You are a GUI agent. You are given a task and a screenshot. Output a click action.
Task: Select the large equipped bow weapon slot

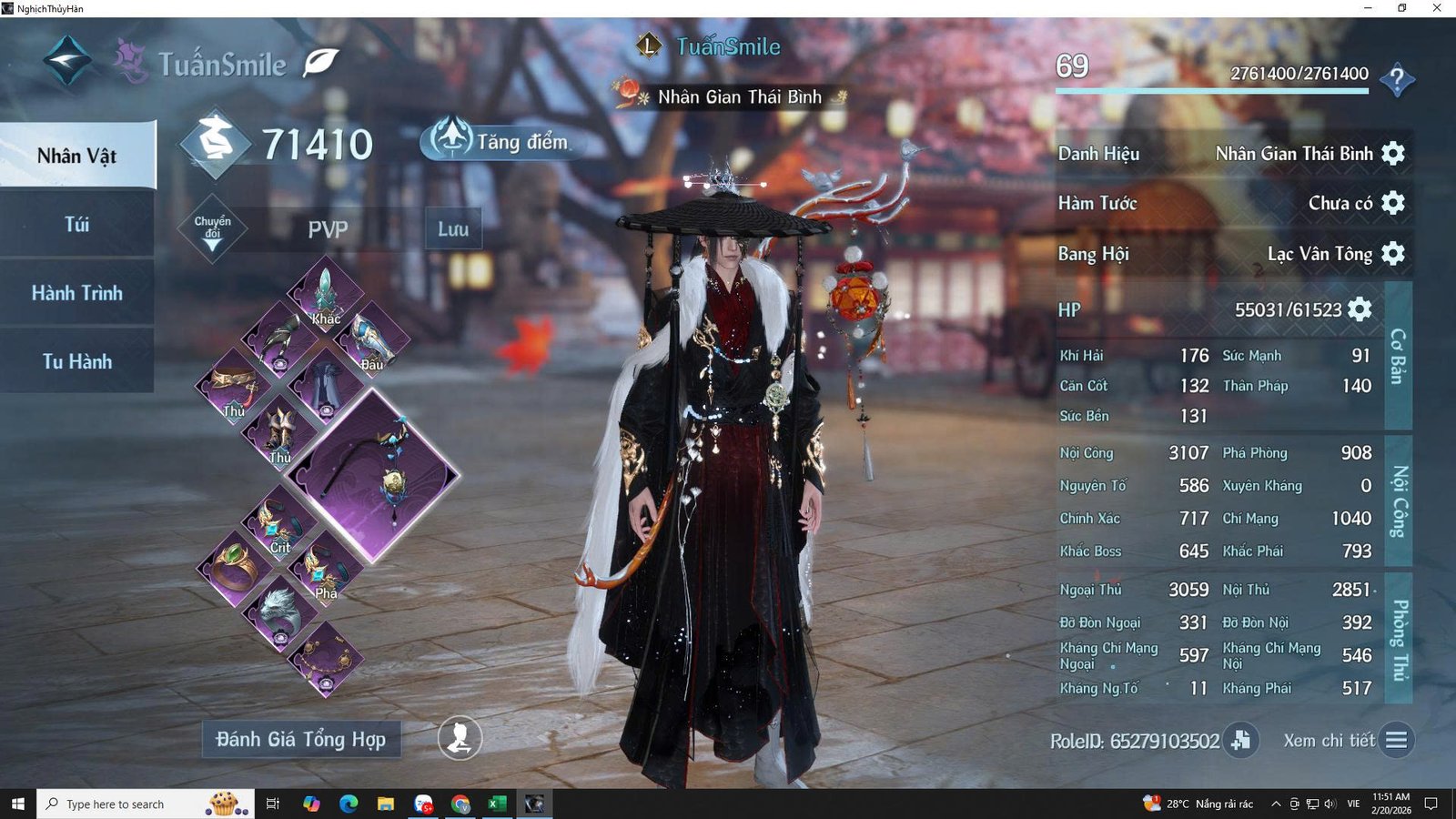click(373, 475)
